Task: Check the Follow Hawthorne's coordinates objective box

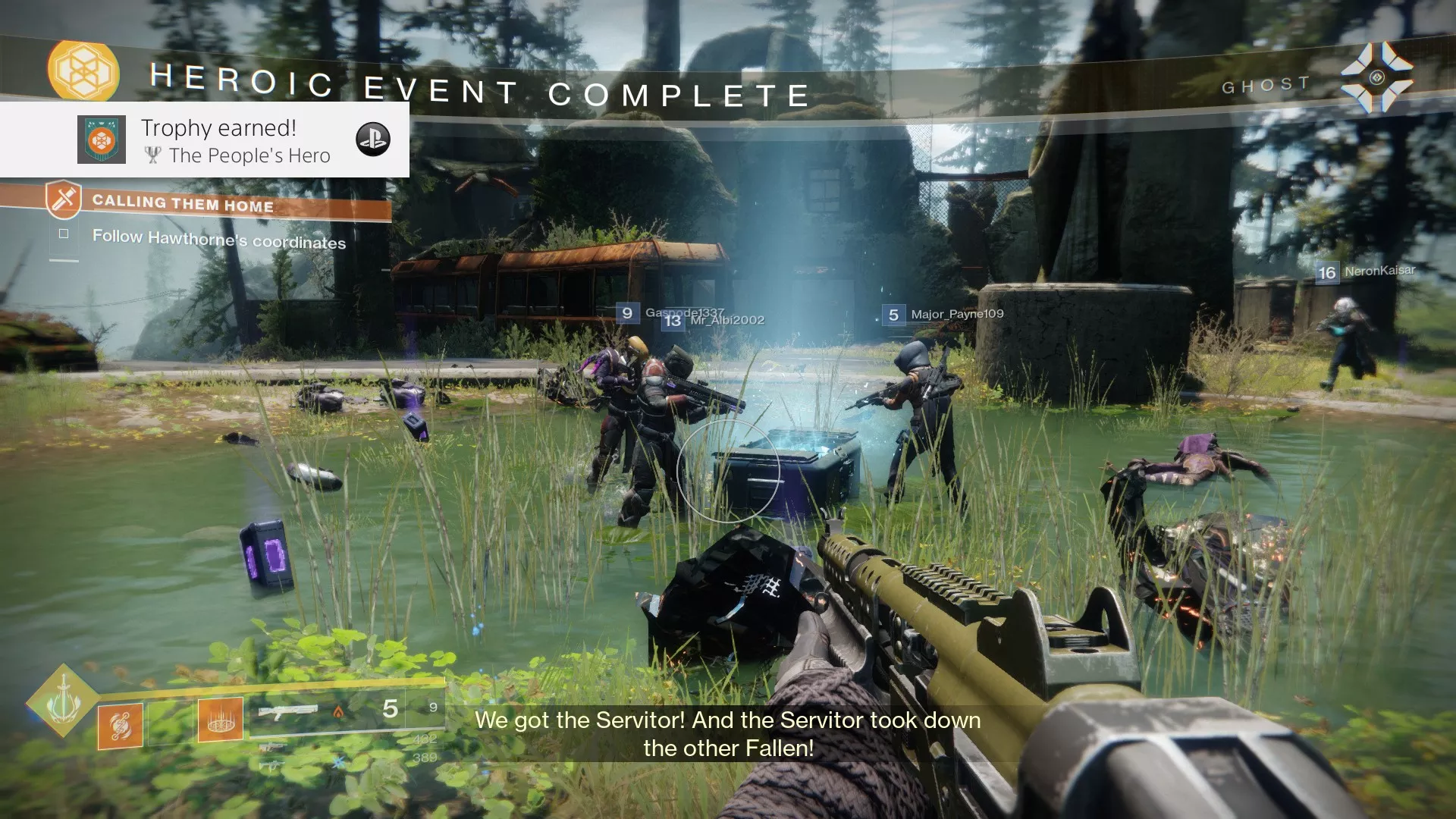Action: click(x=64, y=235)
